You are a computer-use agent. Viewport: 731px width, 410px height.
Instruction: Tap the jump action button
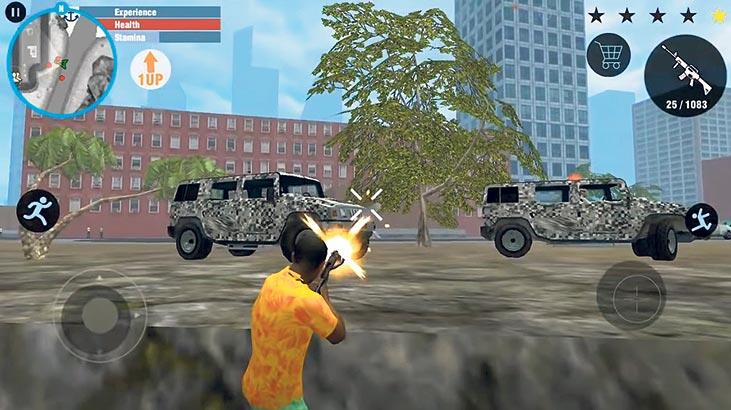(x=703, y=220)
